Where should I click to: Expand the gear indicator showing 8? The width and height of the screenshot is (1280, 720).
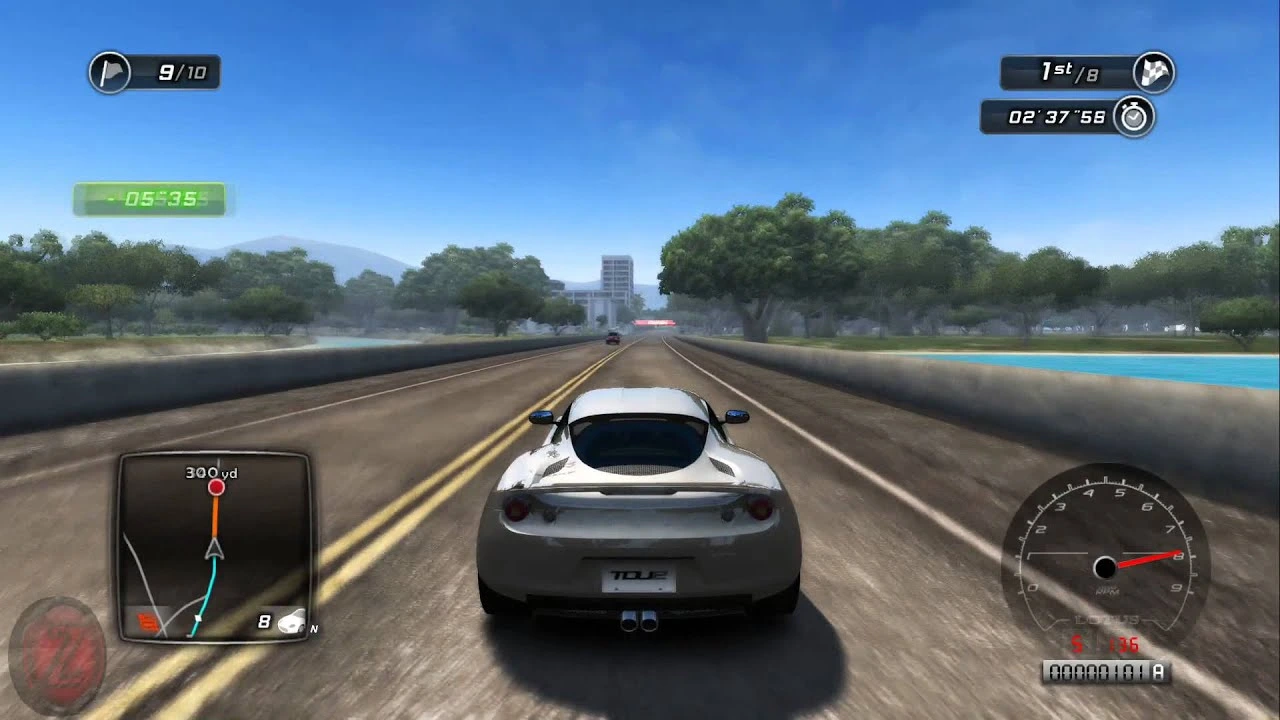[x=264, y=621]
